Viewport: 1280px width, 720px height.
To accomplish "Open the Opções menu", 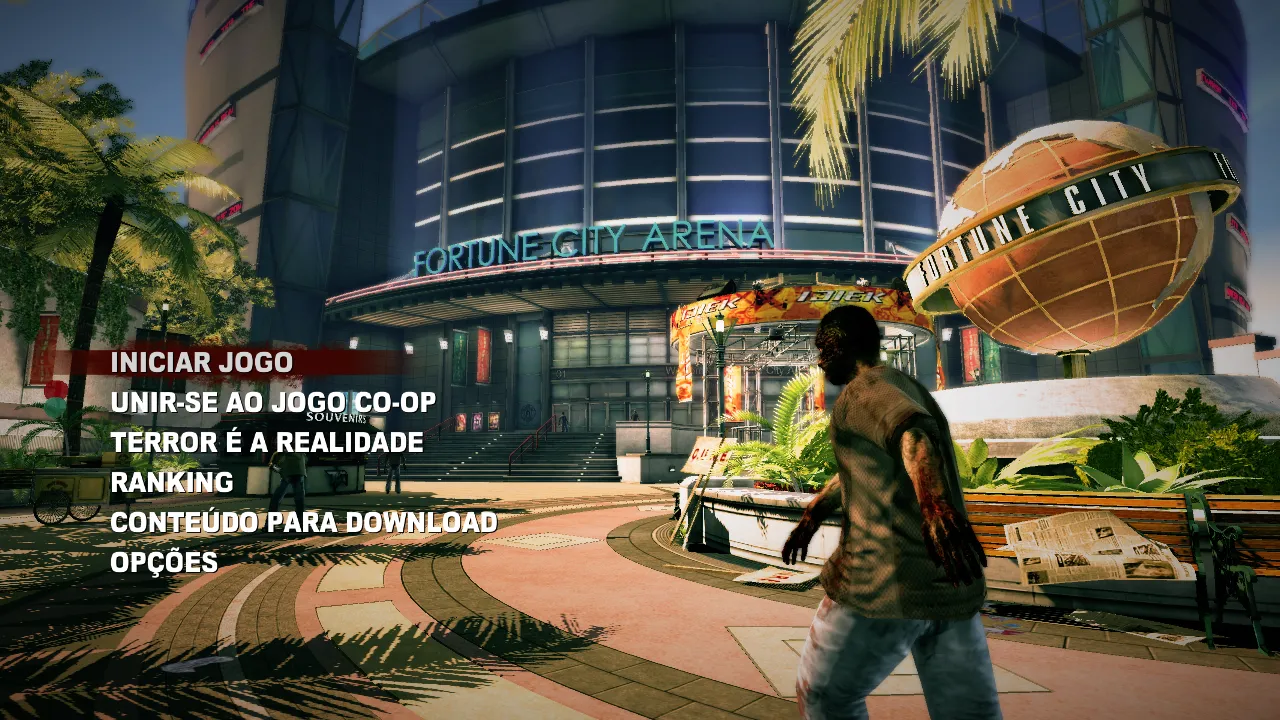I will point(164,562).
